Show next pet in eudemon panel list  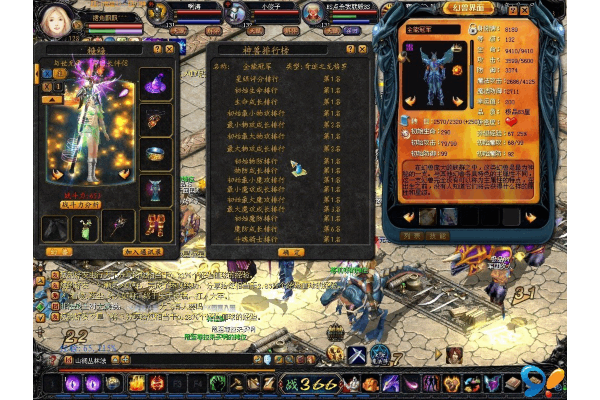pyautogui.click(x=530, y=216)
